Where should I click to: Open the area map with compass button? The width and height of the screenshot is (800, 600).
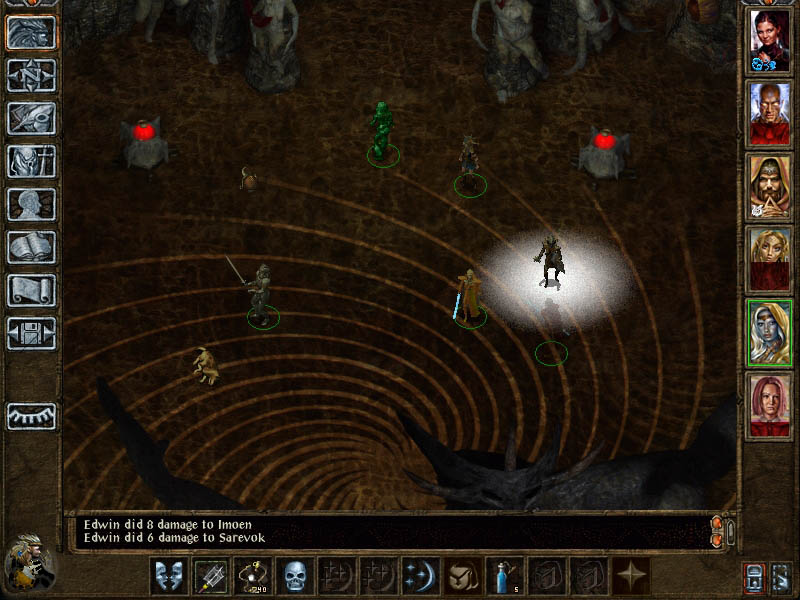point(31,76)
